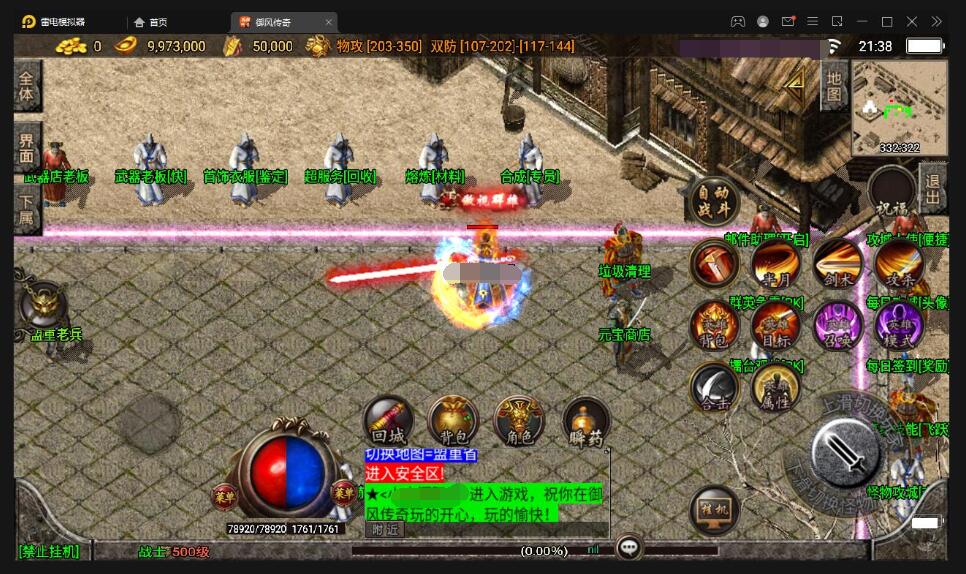The height and width of the screenshot is (574, 966).
Task: Tap the 英雄召唤 hero summon icon
Action: [x=837, y=324]
